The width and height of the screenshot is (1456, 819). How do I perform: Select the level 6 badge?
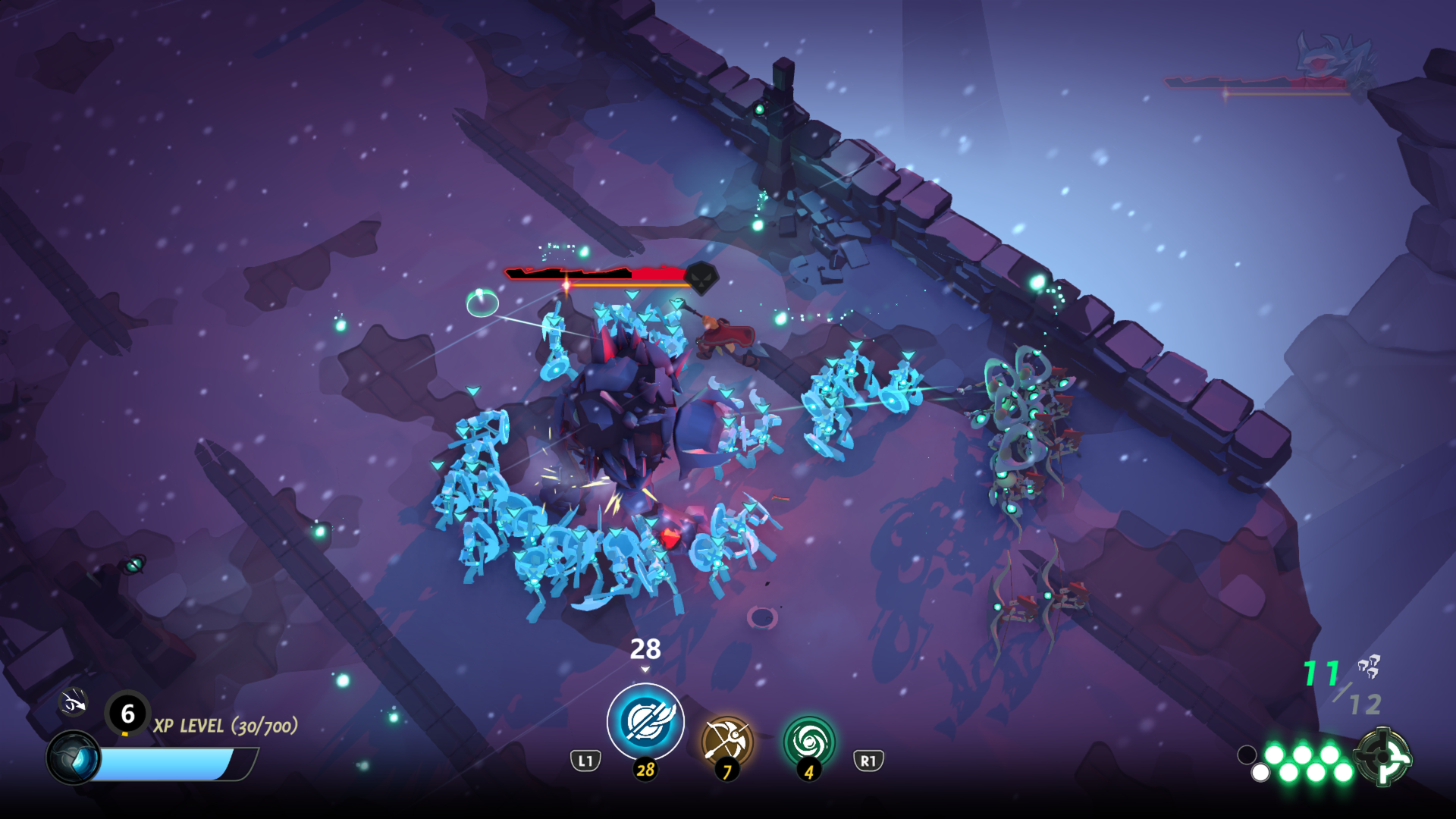[x=127, y=713]
